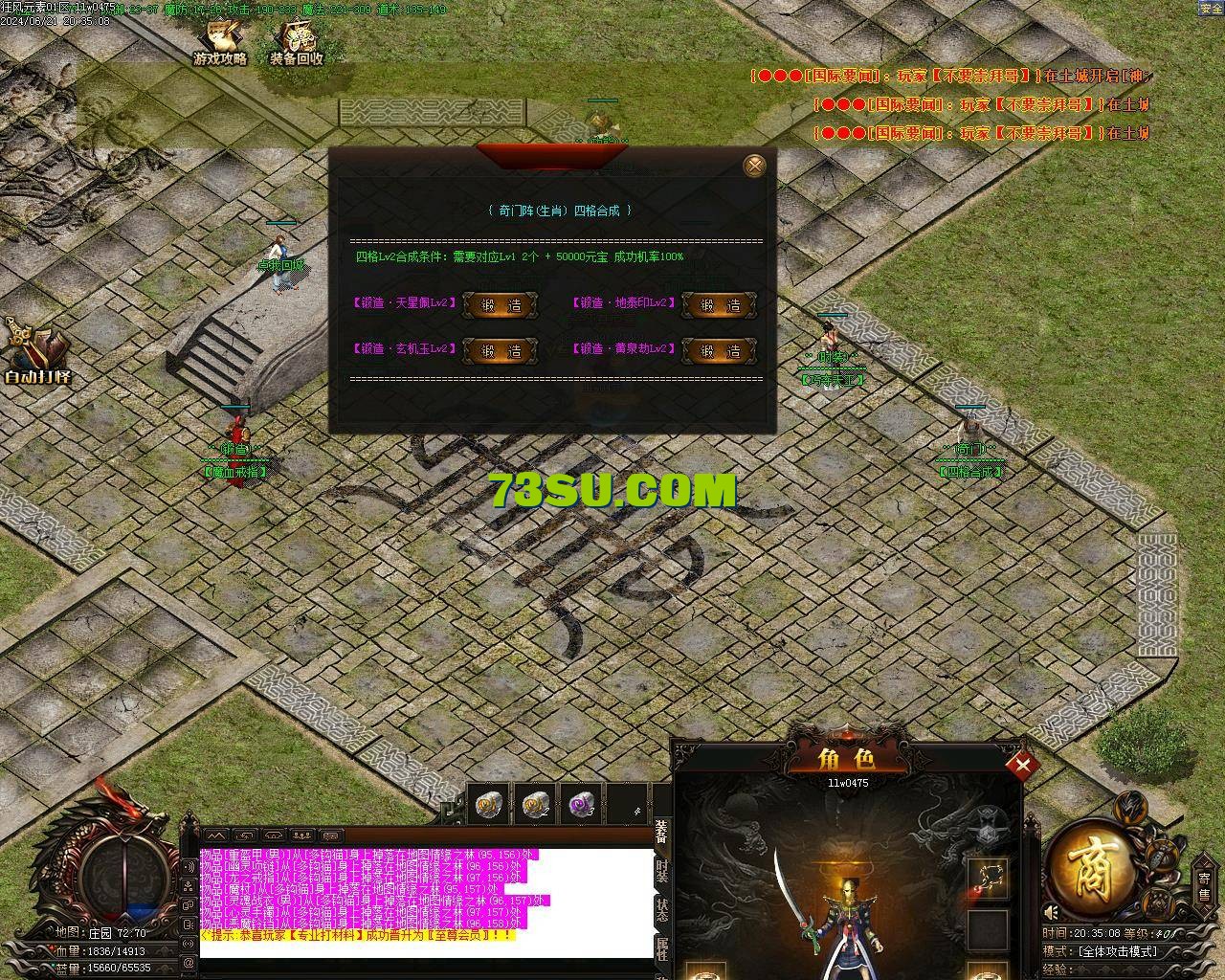Click the 全体攻击模式 attack mode label
The image size is (1225, 980).
click(1116, 951)
